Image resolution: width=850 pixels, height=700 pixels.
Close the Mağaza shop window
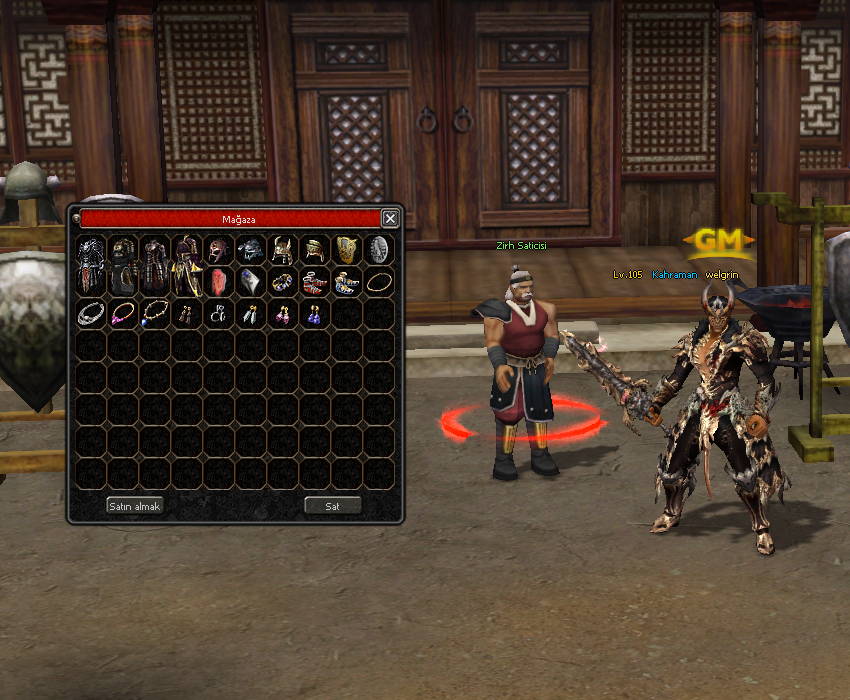390,218
